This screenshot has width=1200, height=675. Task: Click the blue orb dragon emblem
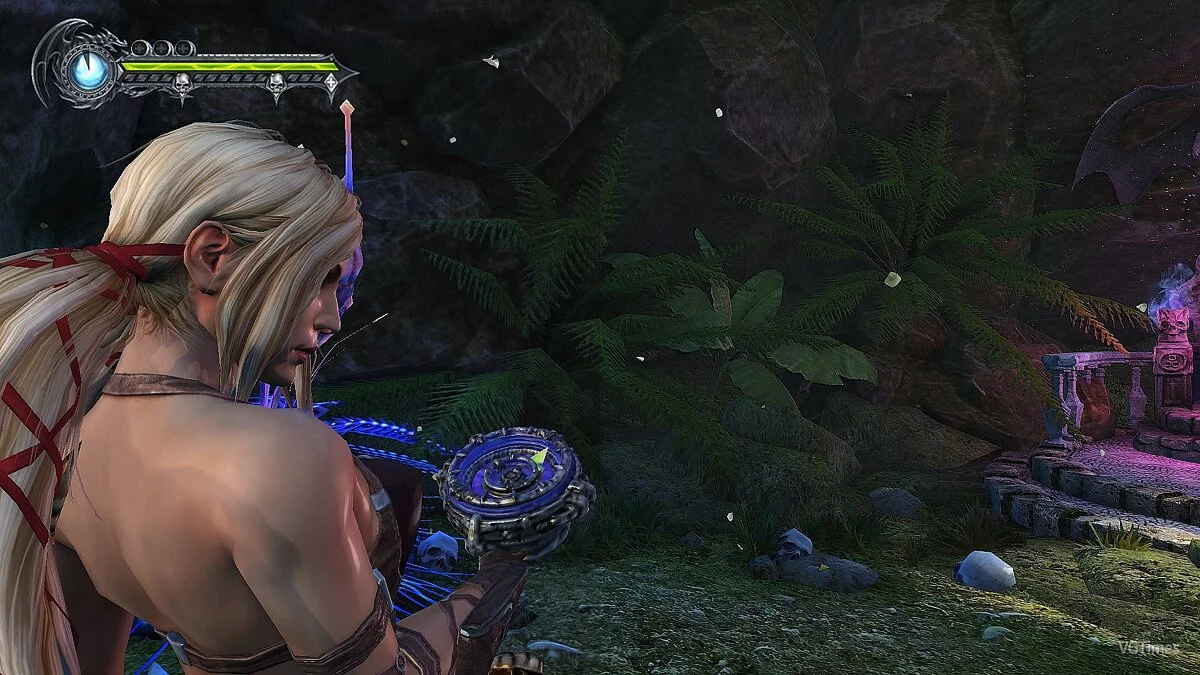[x=90, y=71]
